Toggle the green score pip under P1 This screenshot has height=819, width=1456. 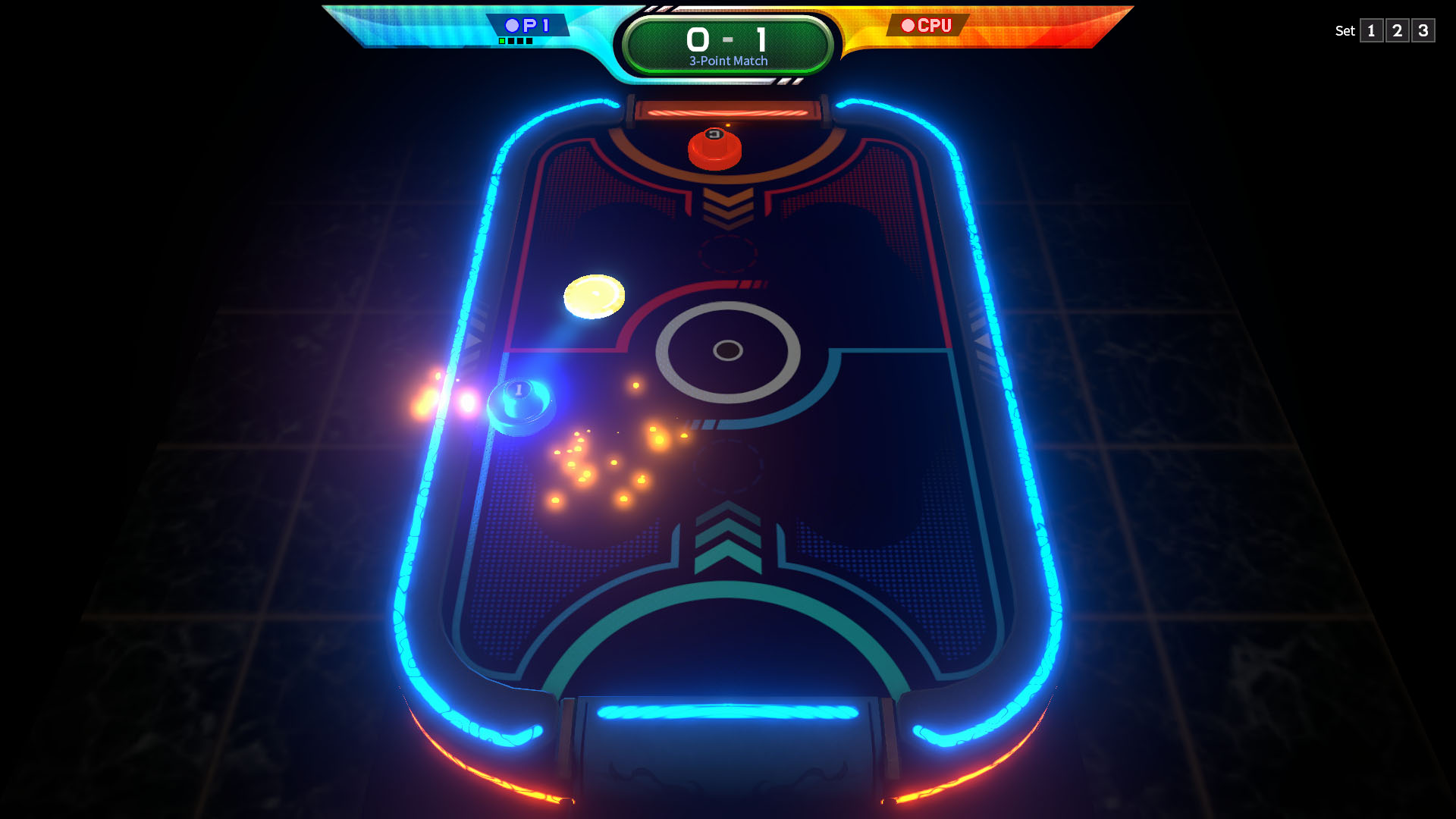[x=502, y=42]
